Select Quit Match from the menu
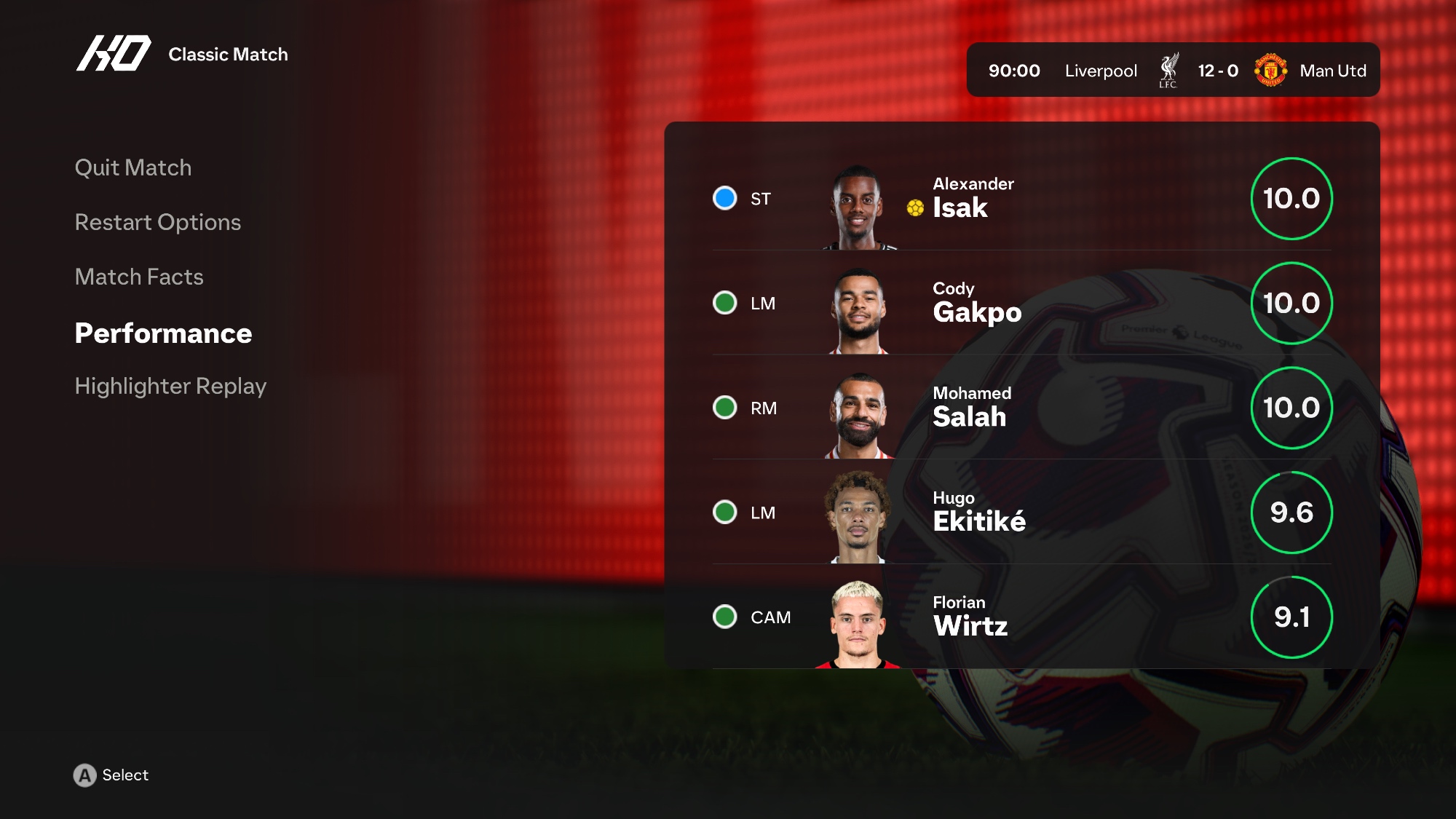This screenshot has width=1456, height=819. tap(133, 167)
